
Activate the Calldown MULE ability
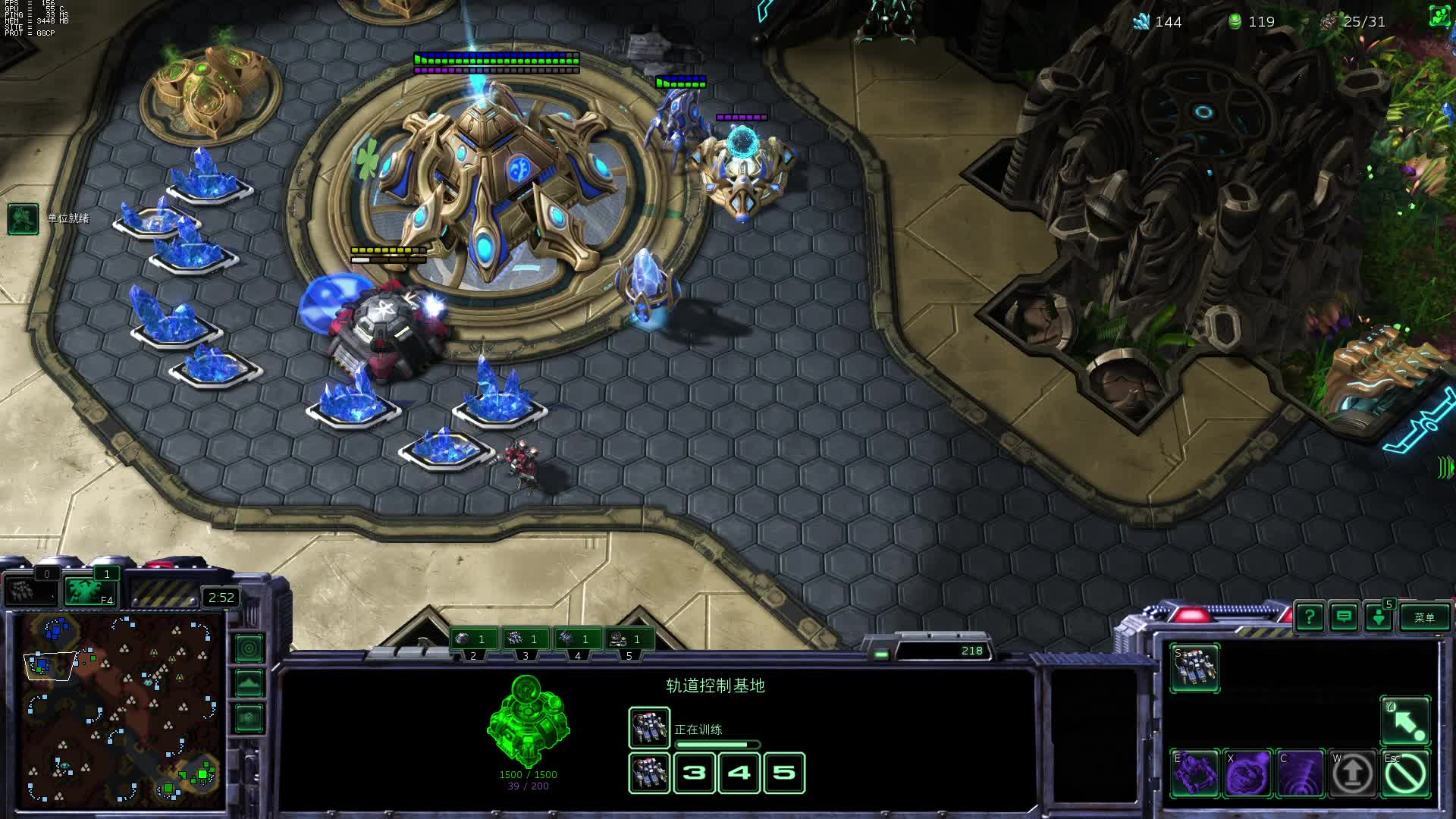[x=1195, y=774]
